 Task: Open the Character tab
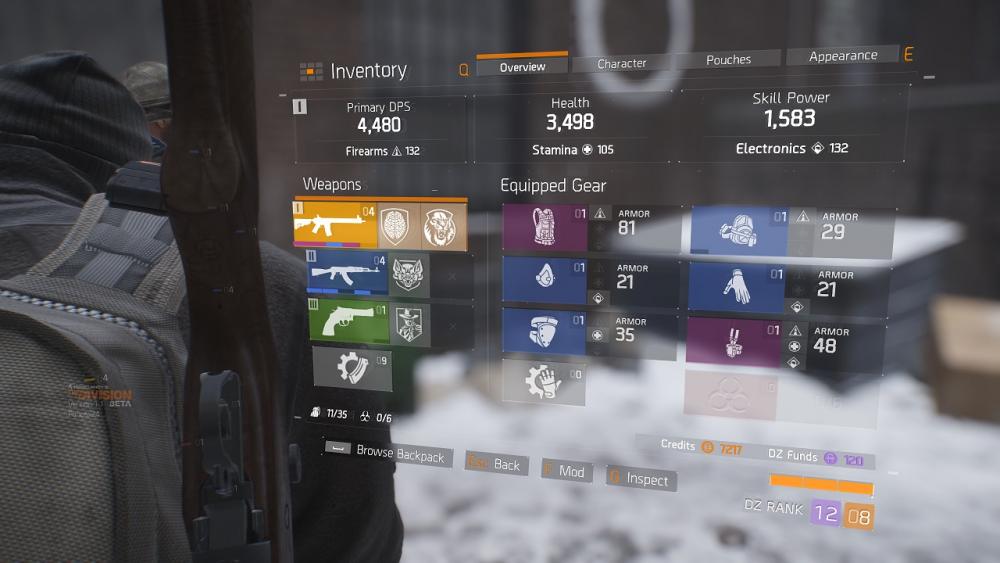[622, 63]
